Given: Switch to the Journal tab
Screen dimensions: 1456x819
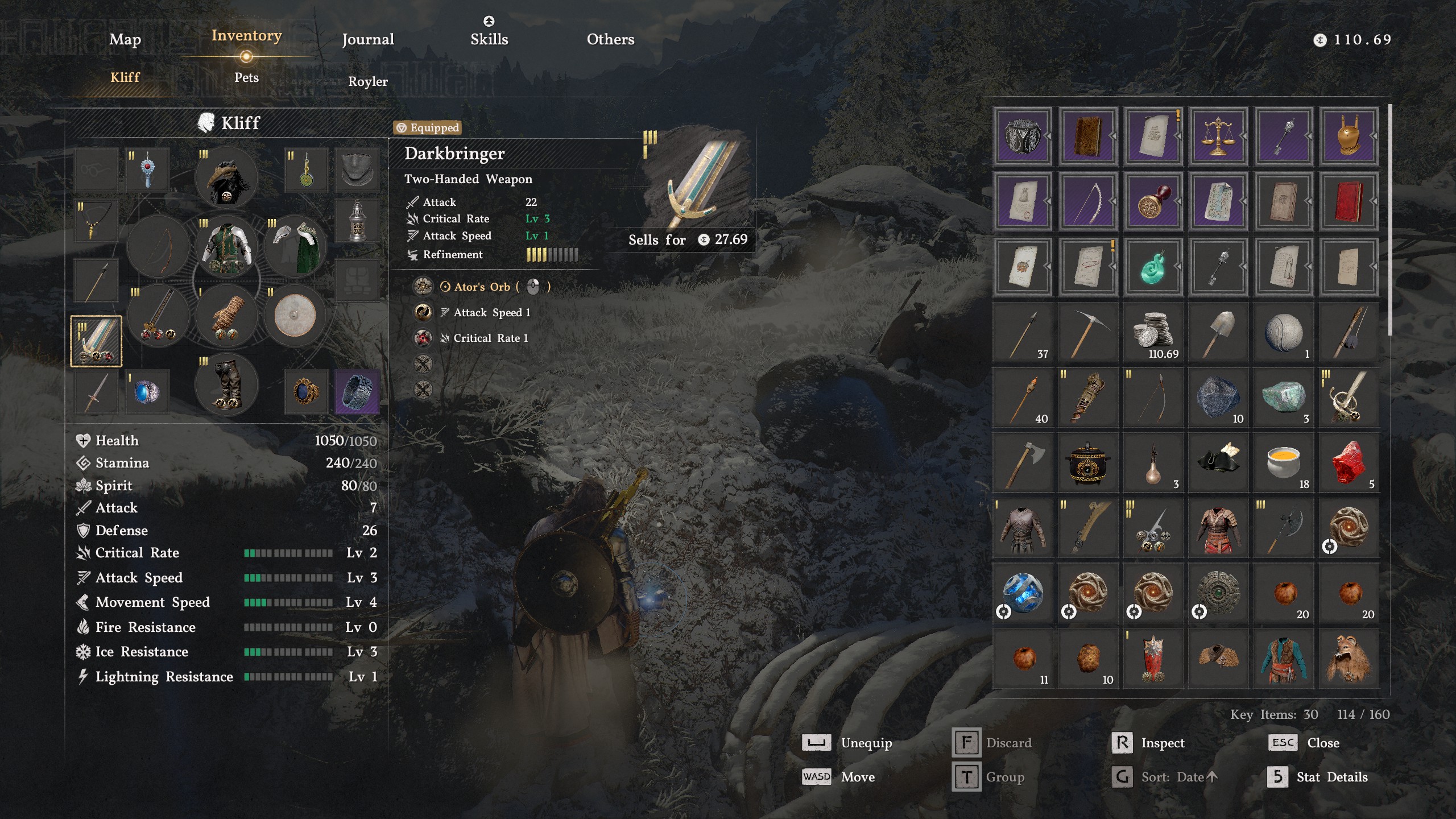Looking at the screenshot, I should tap(367, 39).
